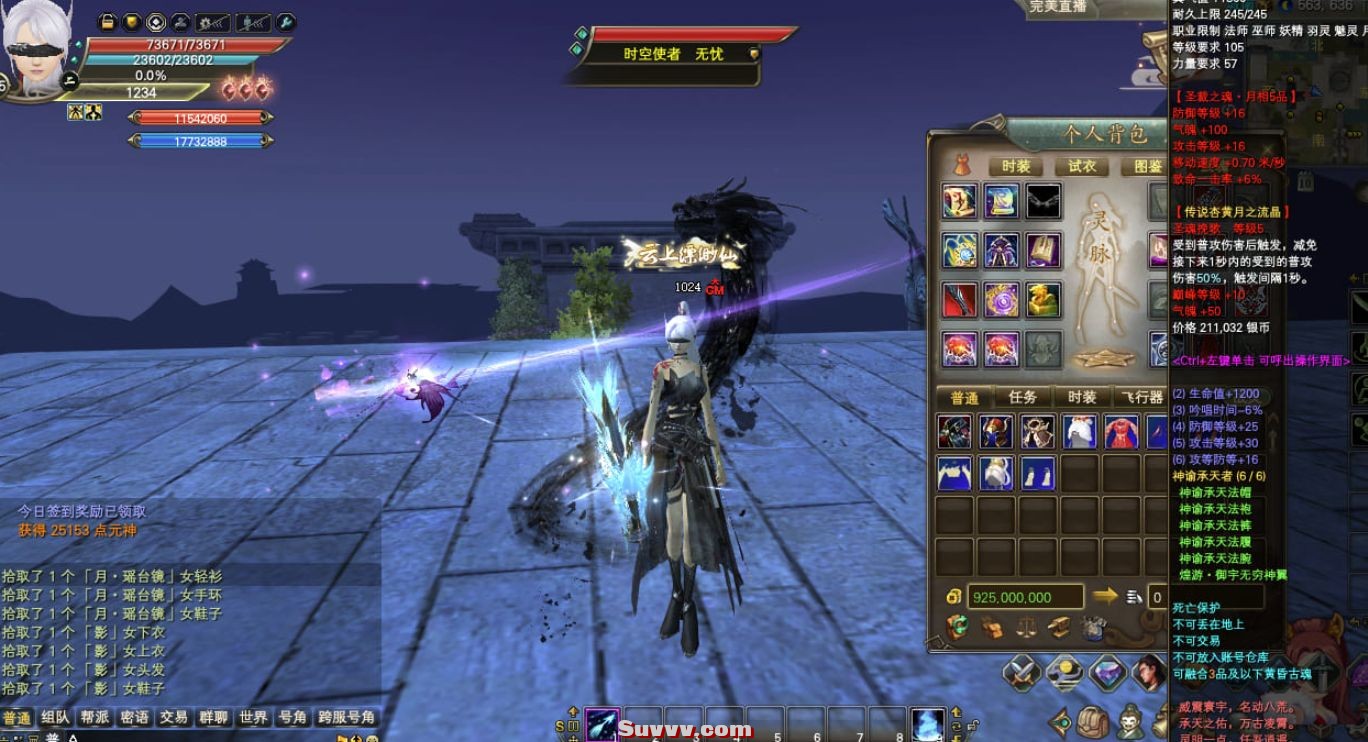Open the large backpack icon near bottom right
Screen dimensions: 1368x742
[1093, 722]
